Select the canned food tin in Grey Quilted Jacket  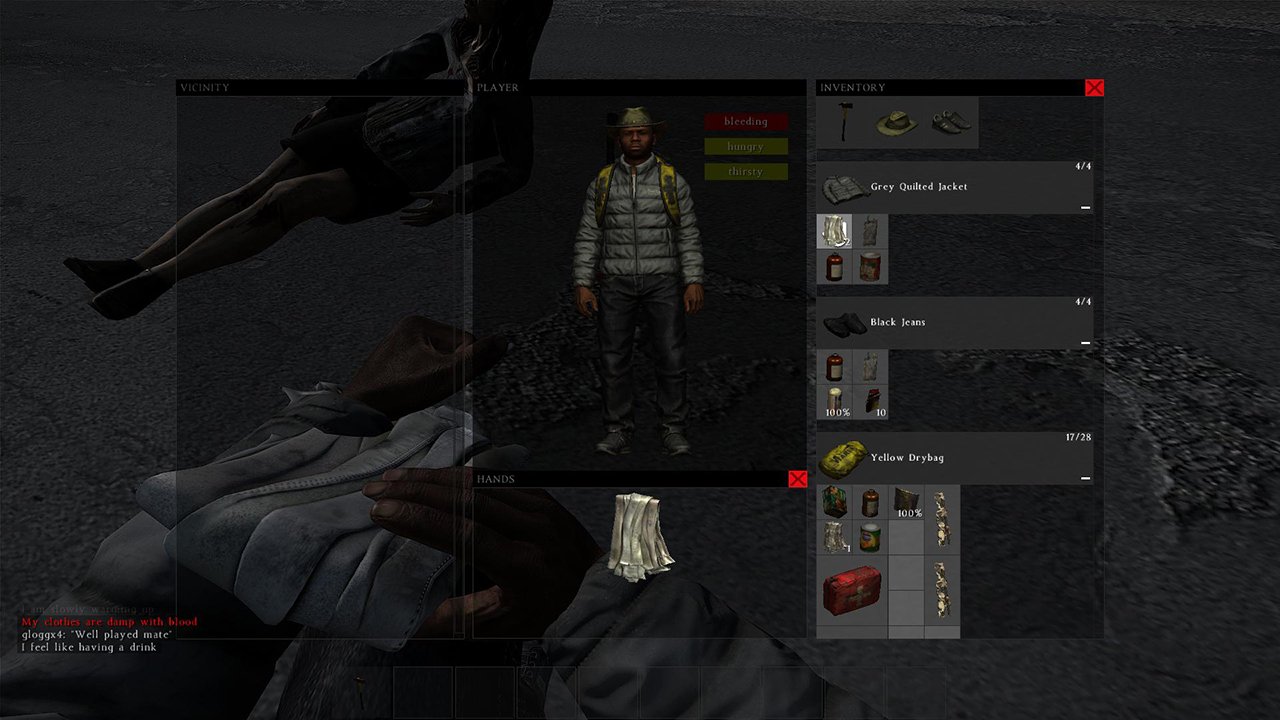pos(870,267)
